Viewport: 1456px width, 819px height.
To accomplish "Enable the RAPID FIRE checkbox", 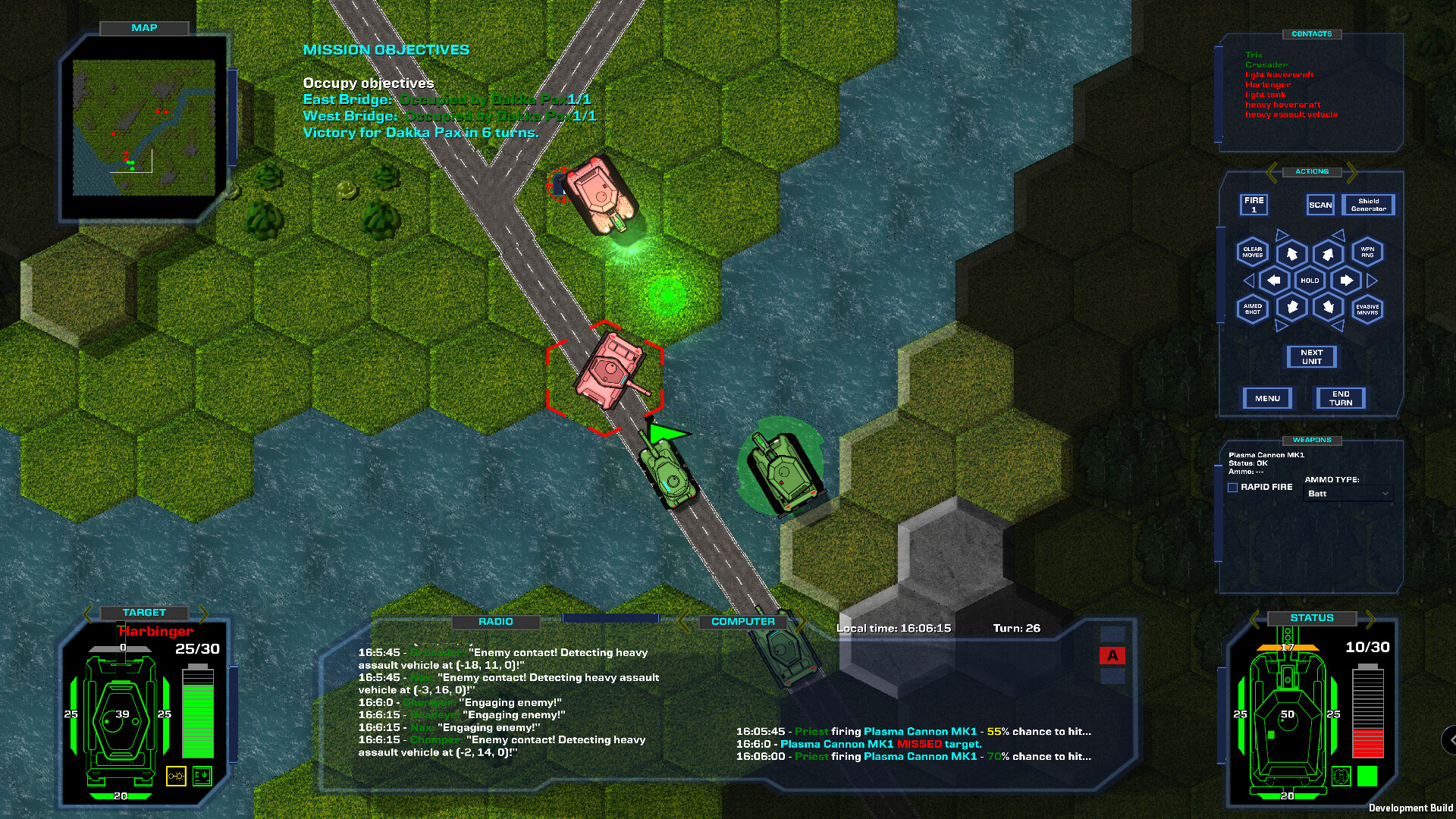I will coord(1232,487).
